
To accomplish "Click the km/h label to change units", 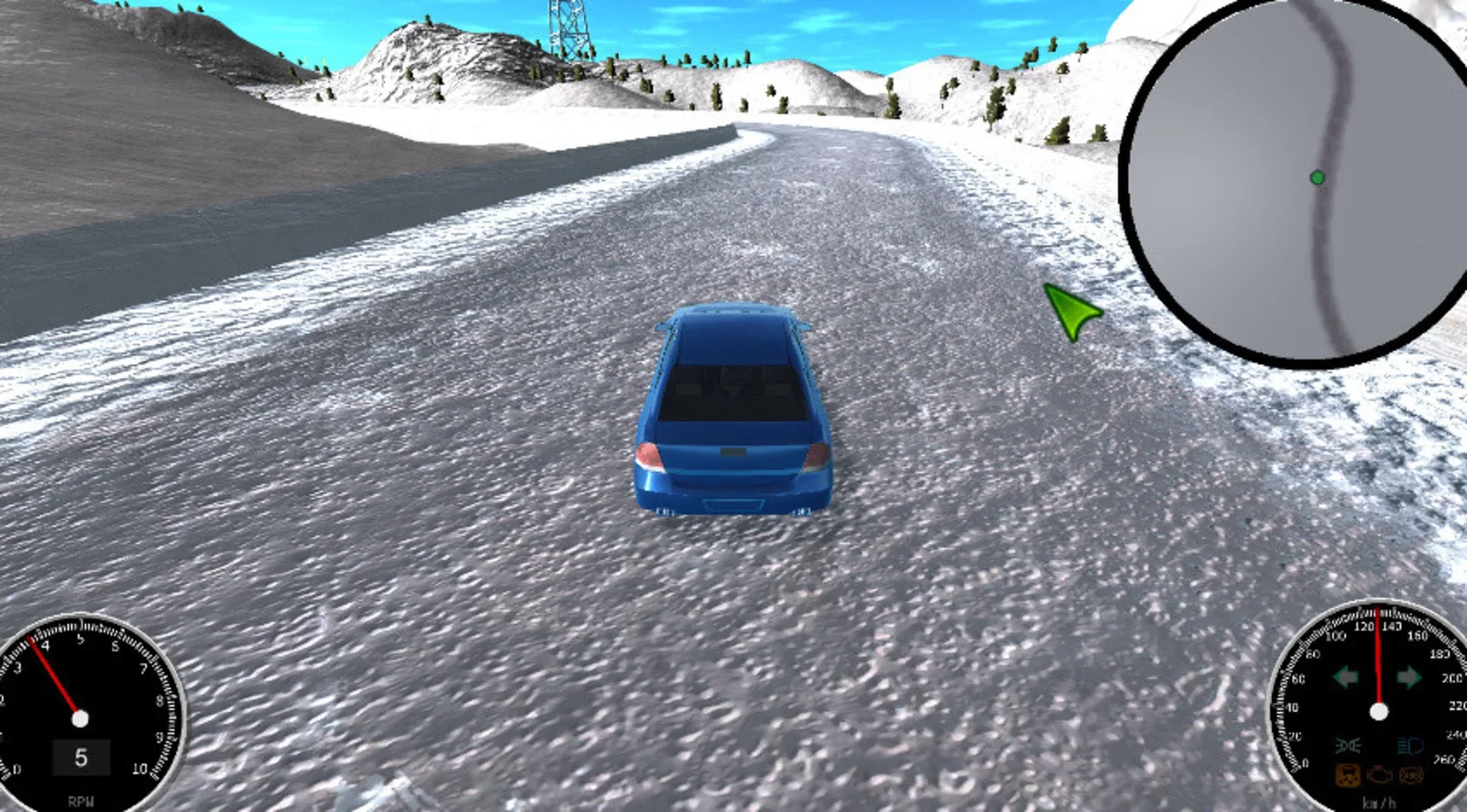I will (1380, 803).
